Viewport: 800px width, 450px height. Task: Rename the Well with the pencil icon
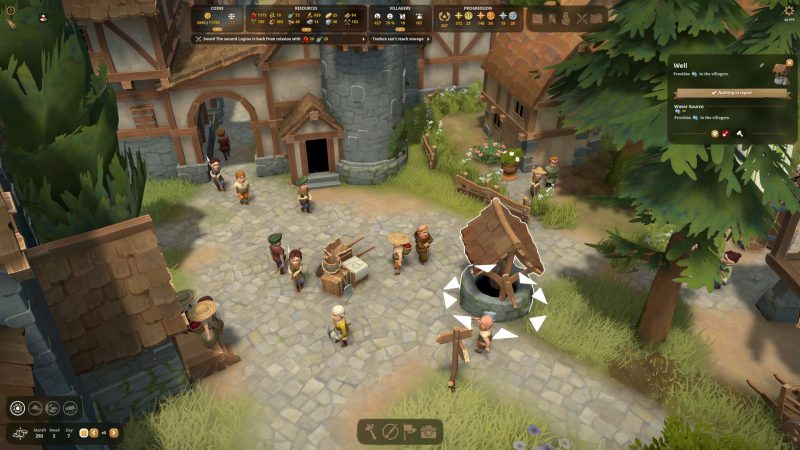[761, 66]
